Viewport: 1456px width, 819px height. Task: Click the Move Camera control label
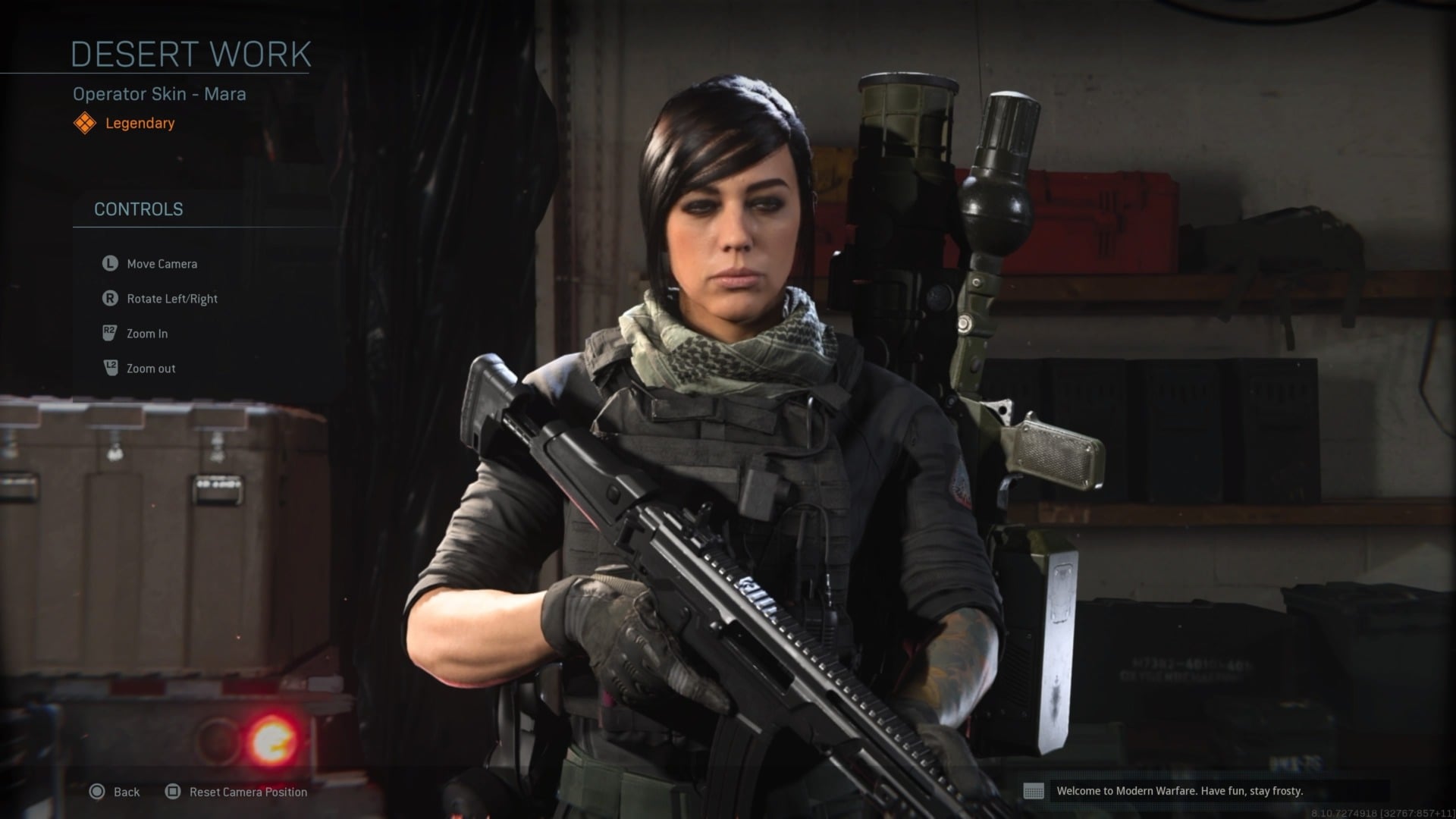pos(161,263)
